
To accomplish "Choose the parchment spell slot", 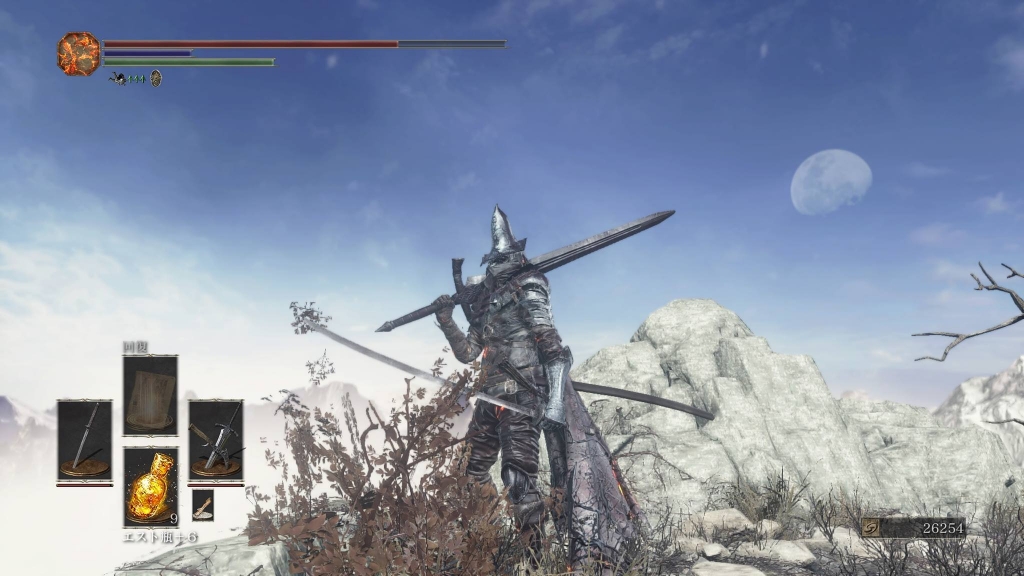I will click(150, 395).
